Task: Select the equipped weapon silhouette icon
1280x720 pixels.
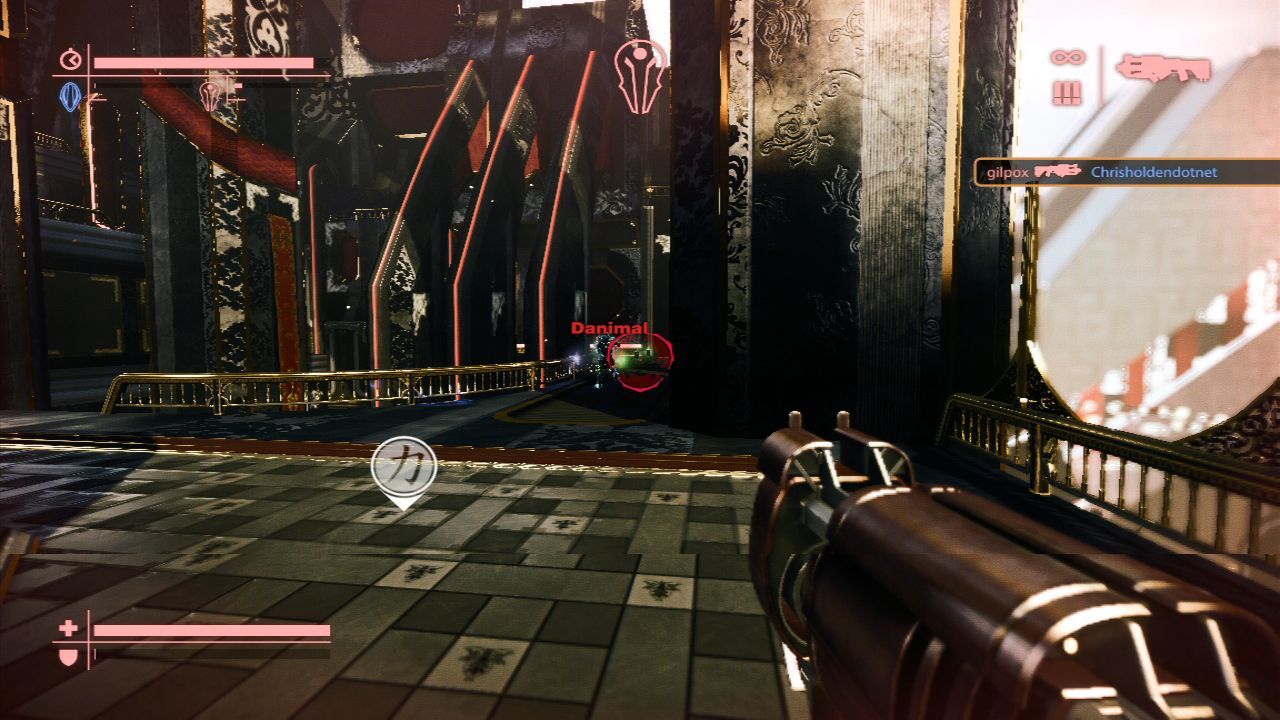Action: (x=1163, y=68)
